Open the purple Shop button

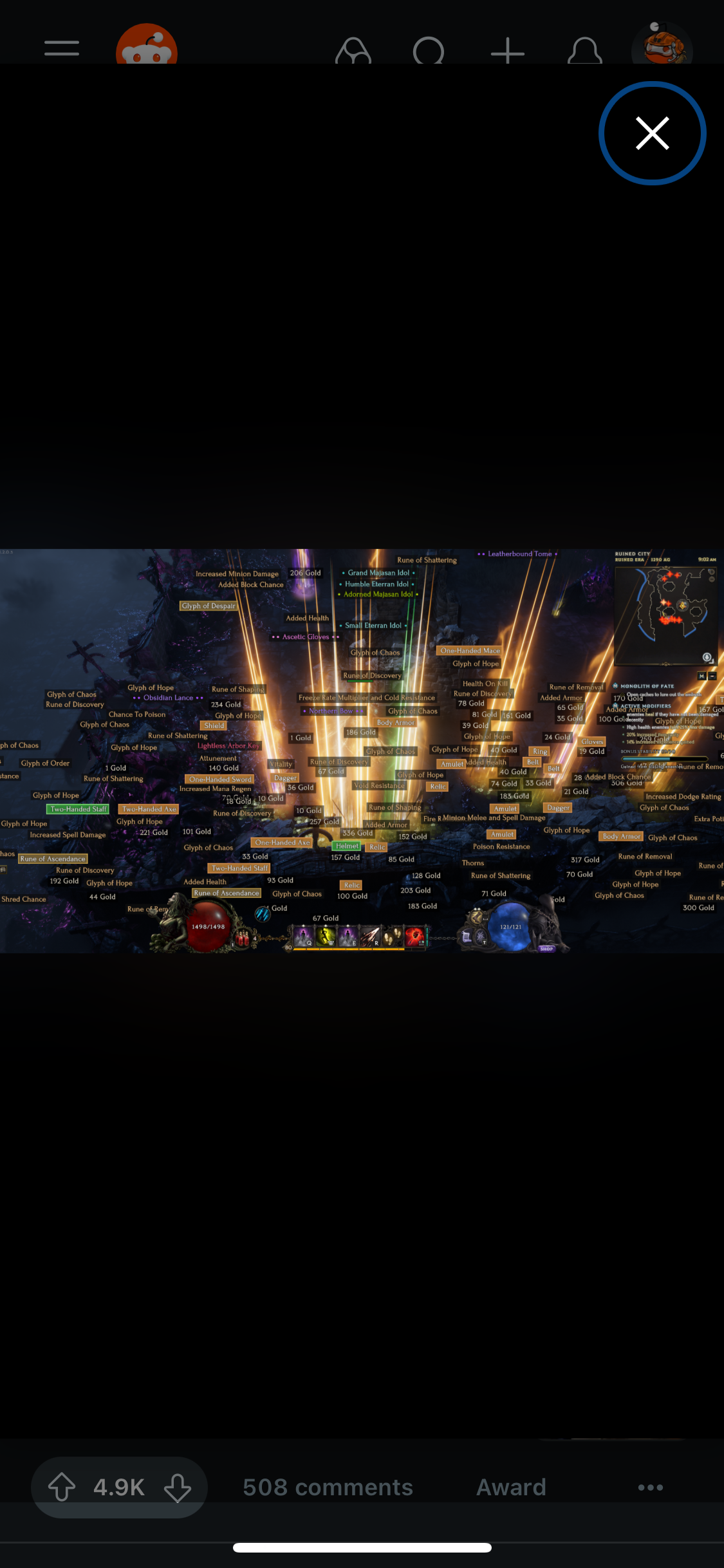546,948
